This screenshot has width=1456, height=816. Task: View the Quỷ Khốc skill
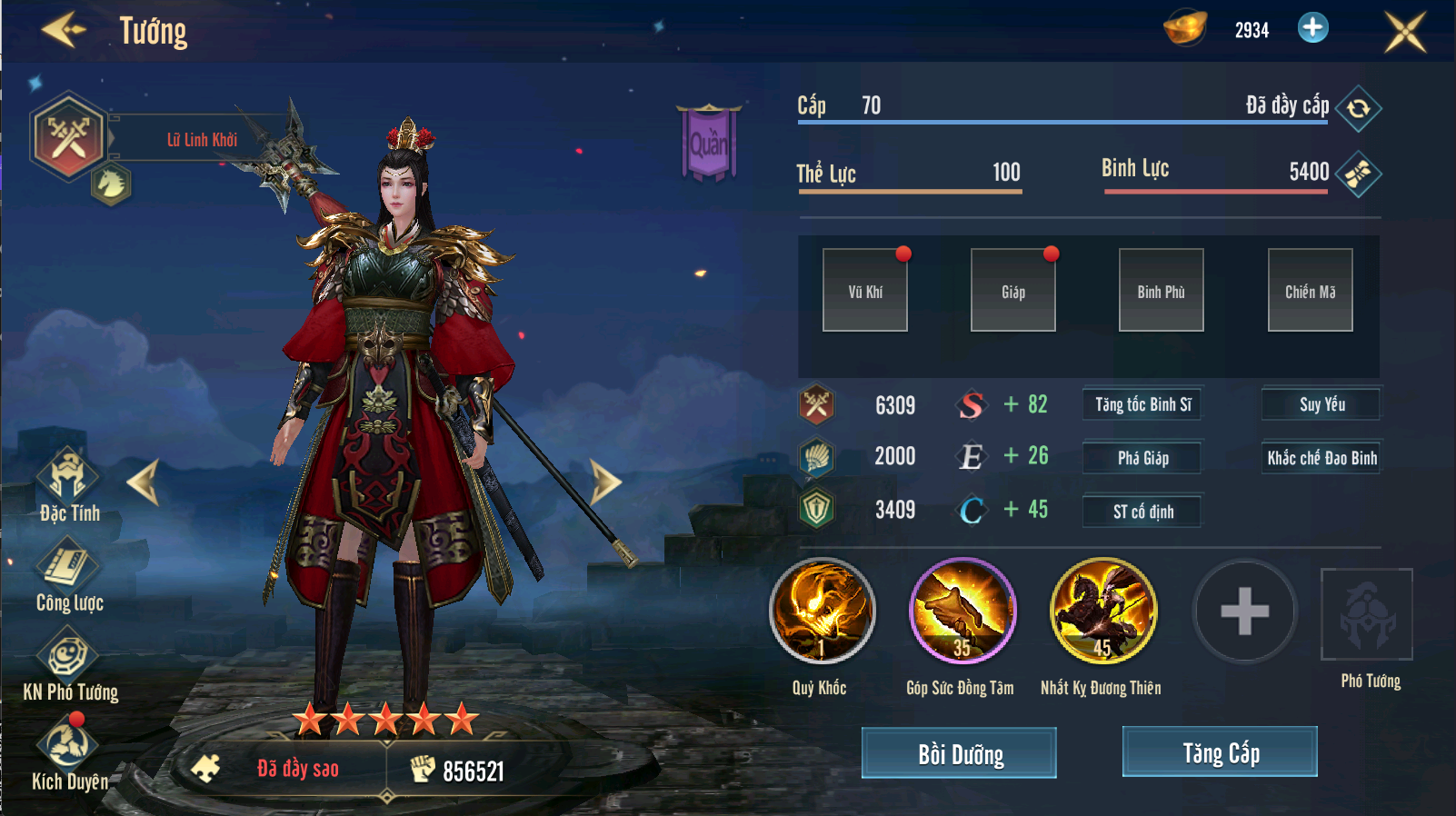[822, 611]
